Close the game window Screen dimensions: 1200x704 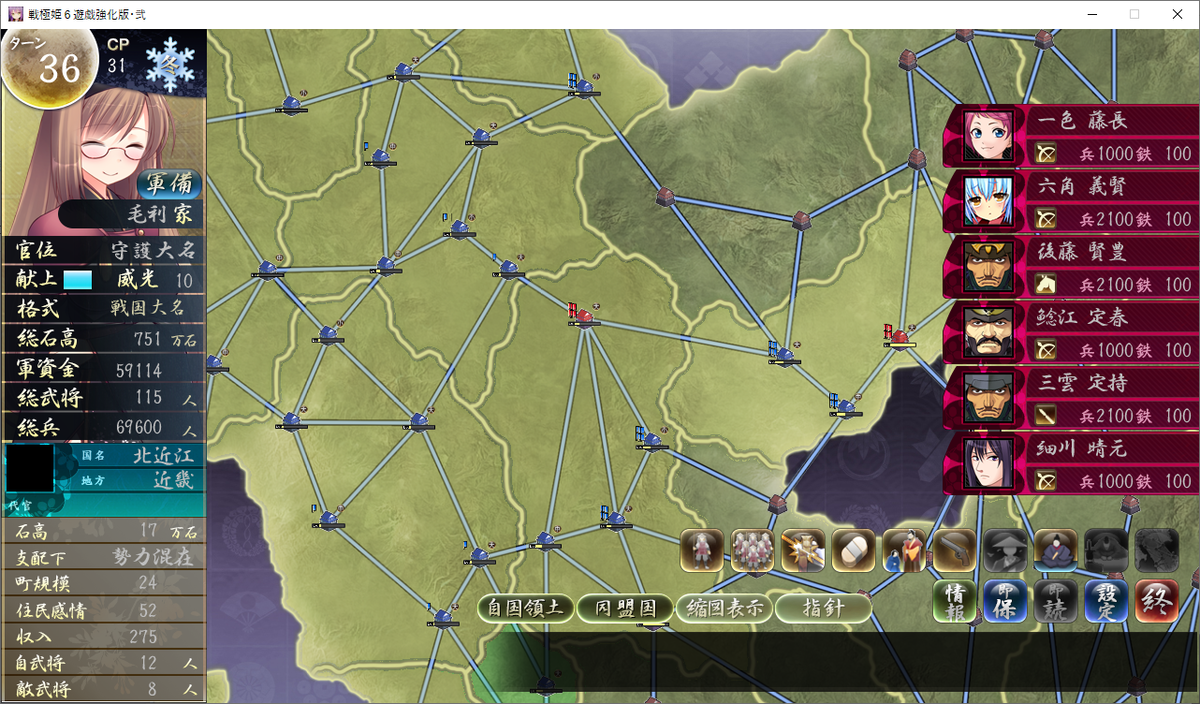(x=1176, y=14)
